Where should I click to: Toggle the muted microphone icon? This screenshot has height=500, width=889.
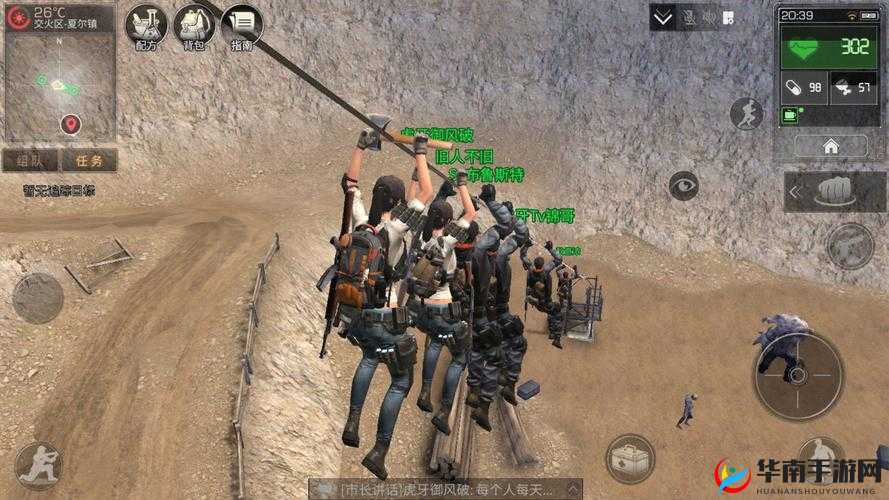(x=691, y=17)
